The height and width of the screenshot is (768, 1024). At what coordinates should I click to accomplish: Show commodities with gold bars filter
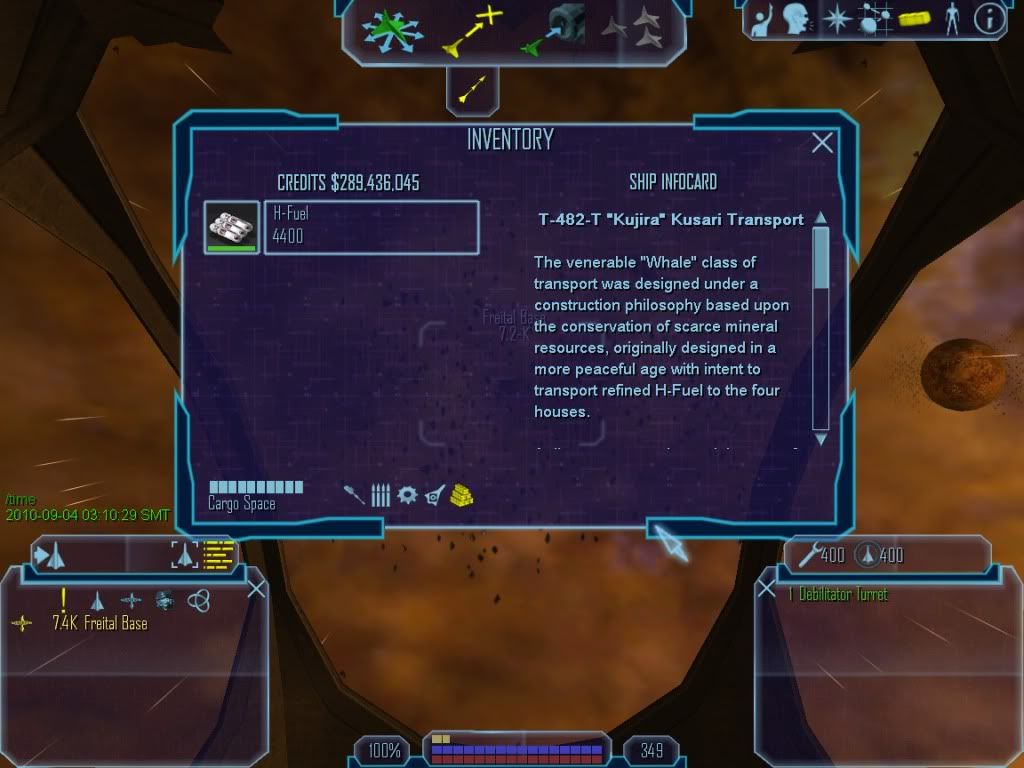tap(461, 494)
